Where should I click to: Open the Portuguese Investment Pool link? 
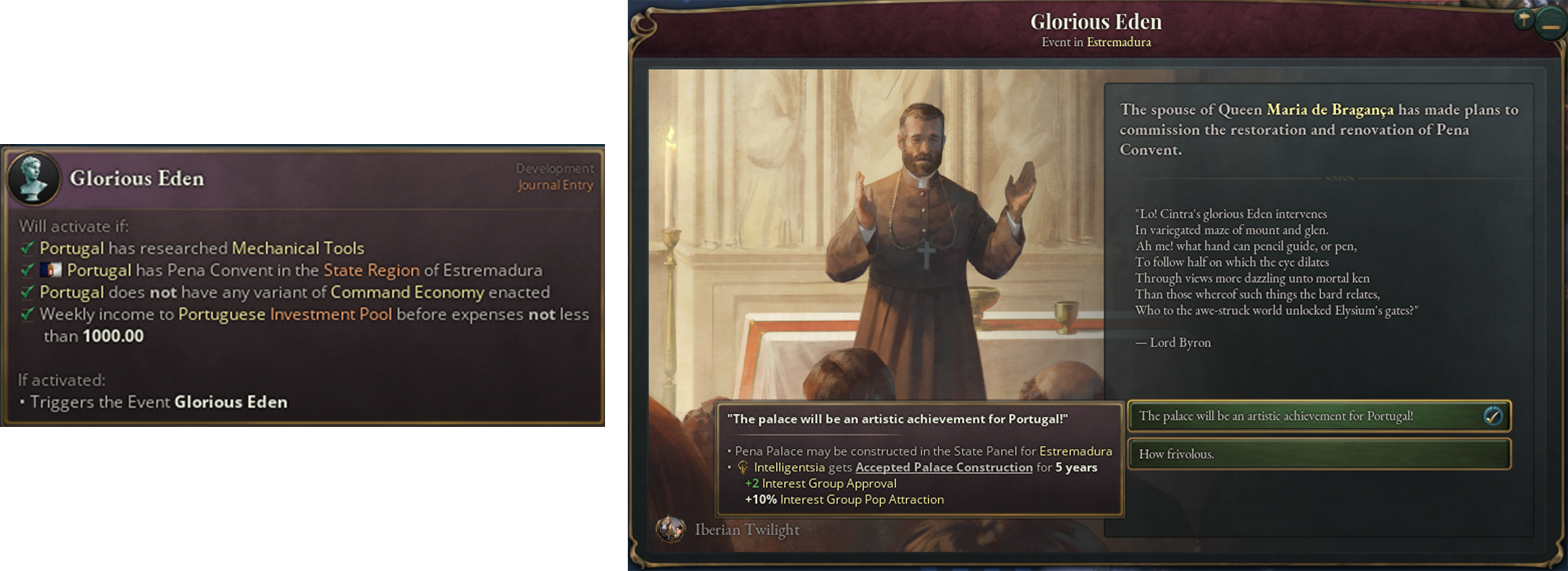284,315
